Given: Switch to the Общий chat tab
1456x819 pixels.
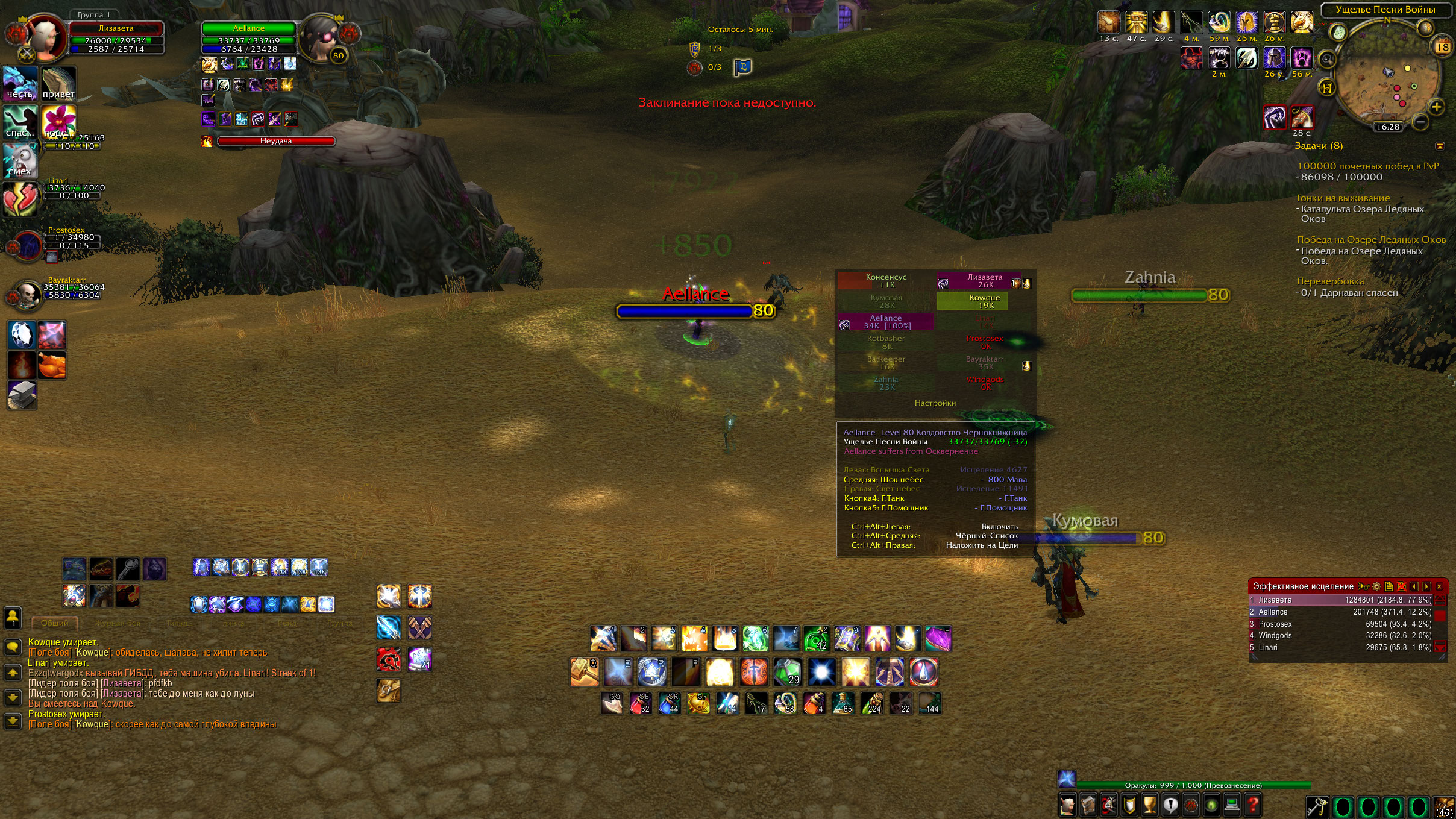Looking at the screenshot, I should (x=54, y=623).
